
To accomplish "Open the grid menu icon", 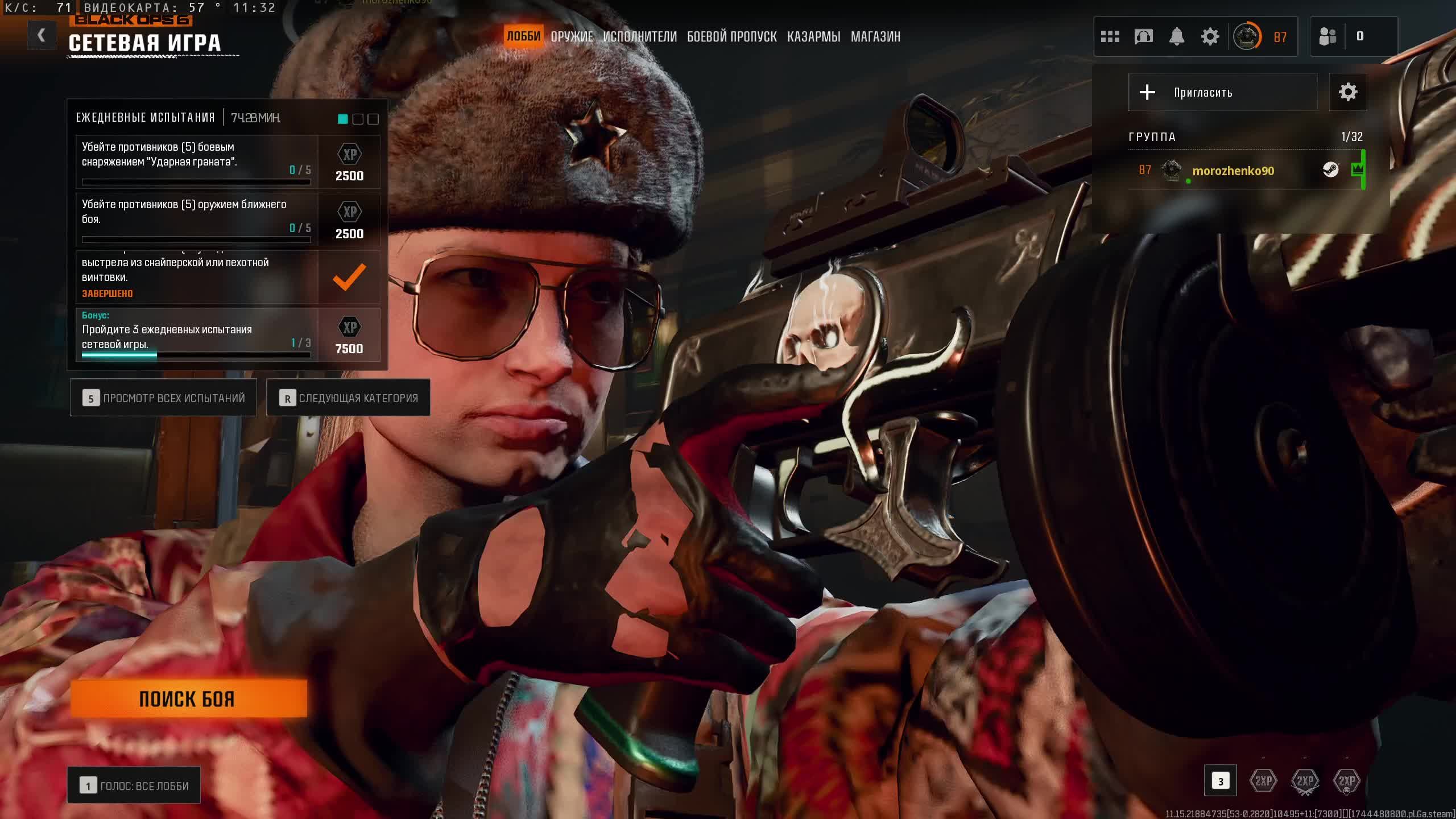I will click(1110, 37).
